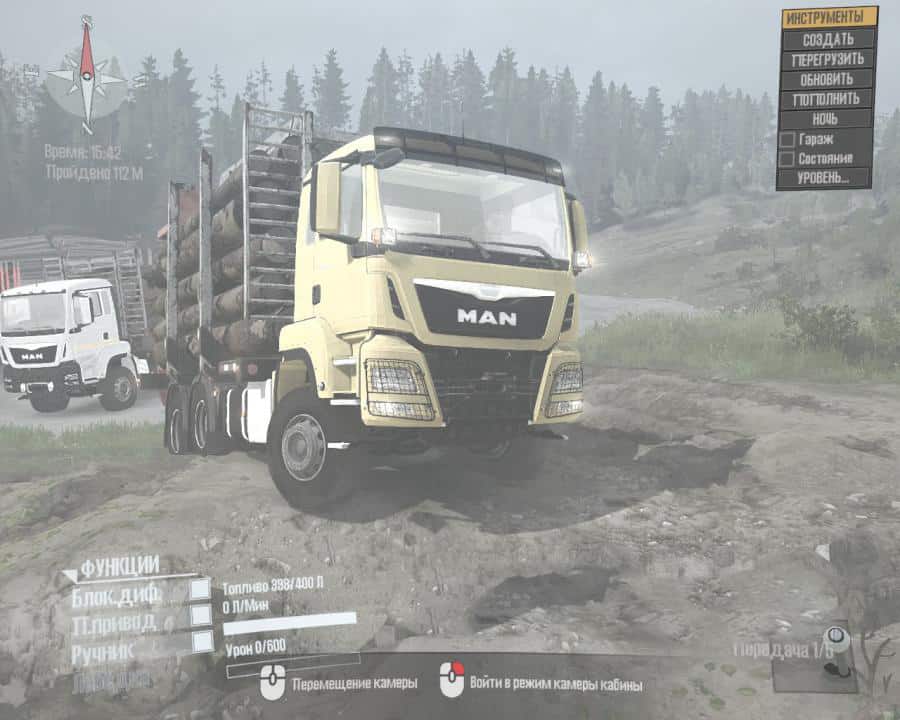
Task: Enable the П. привод all-wheel drive checkbox
Action: click(201, 615)
